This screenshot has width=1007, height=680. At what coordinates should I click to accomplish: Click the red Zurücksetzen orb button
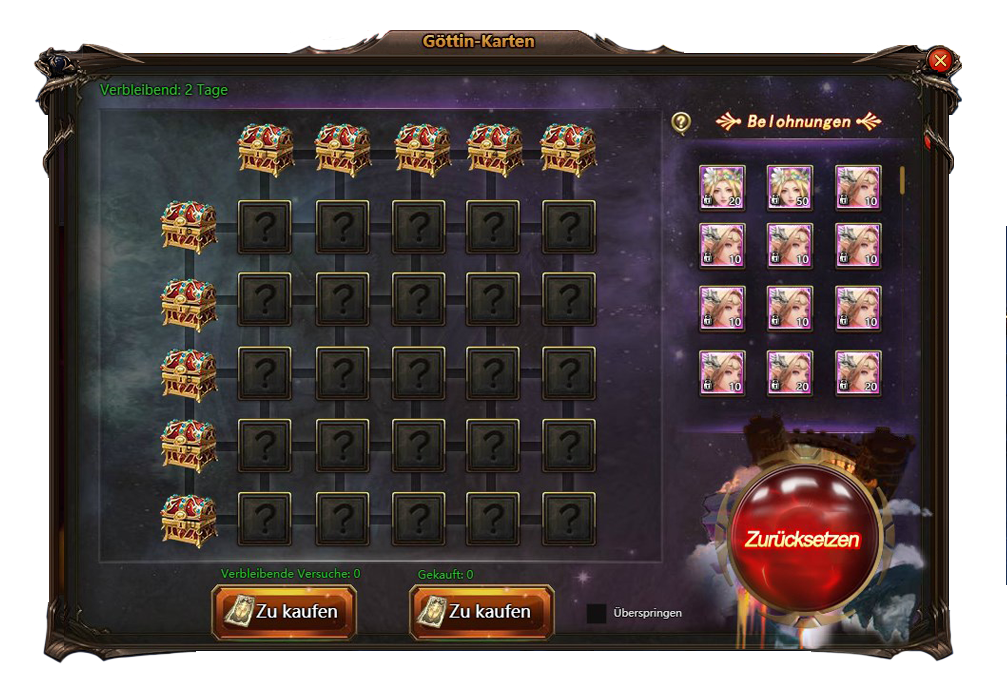coord(801,538)
